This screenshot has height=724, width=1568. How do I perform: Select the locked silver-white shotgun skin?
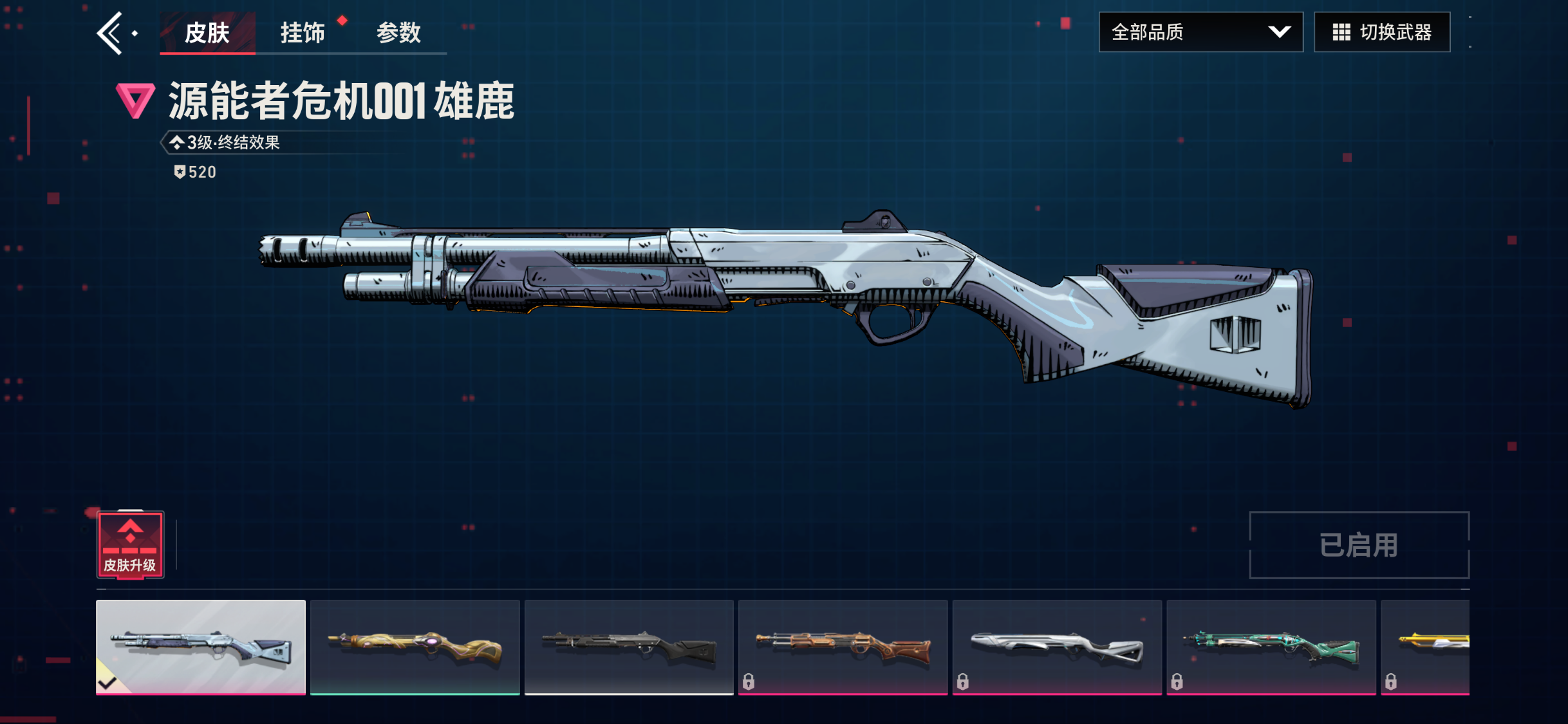tap(1057, 647)
